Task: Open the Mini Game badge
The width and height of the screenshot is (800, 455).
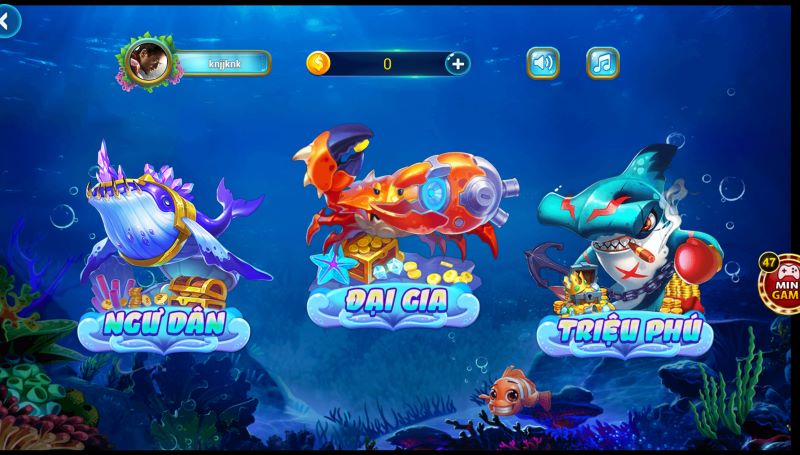Action: 782,283
